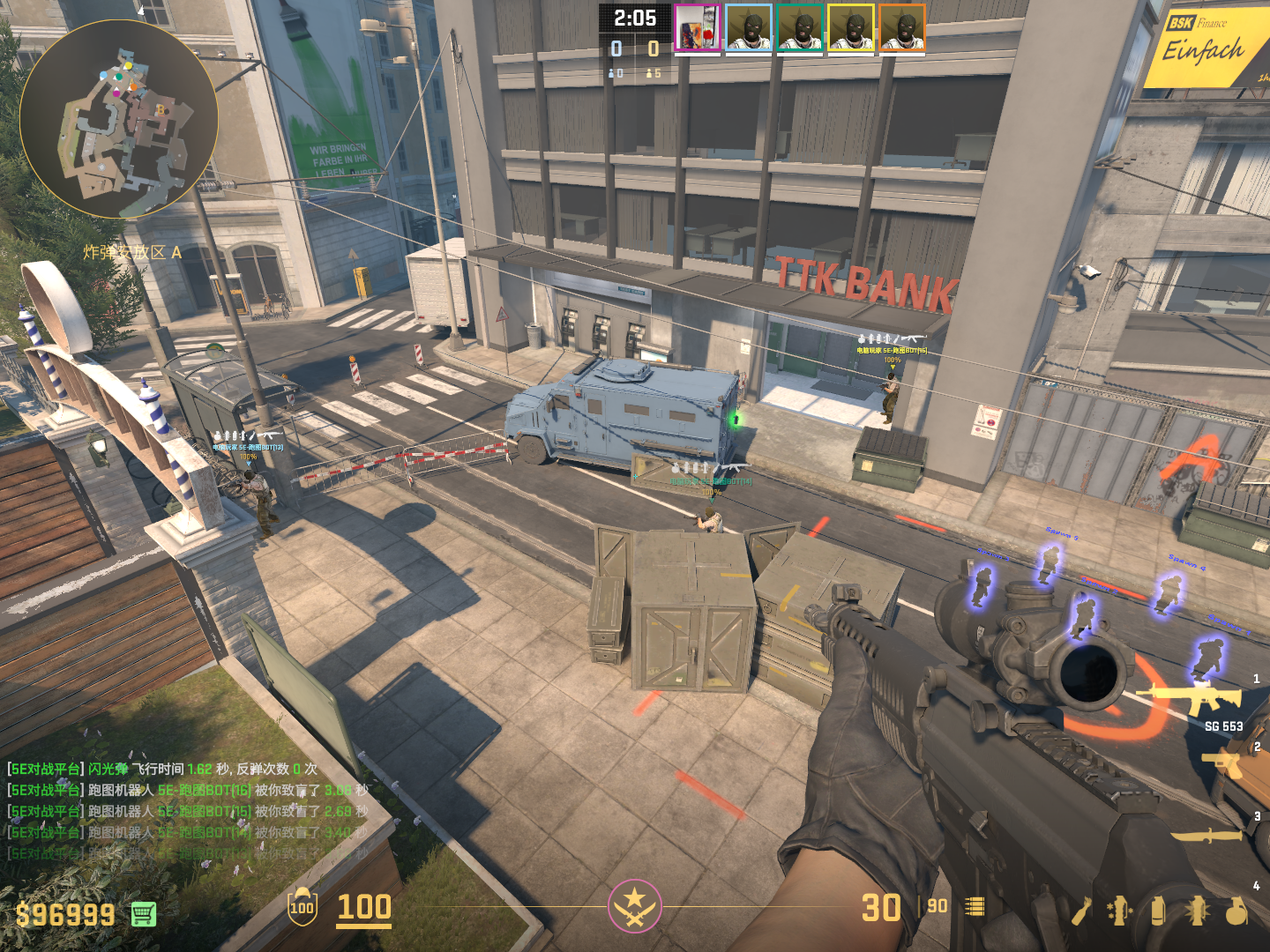Image resolution: width=1270 pixels, height=952 pixels.
Task: Pick the decoy grenade icon
Action: pos(1119,911)
